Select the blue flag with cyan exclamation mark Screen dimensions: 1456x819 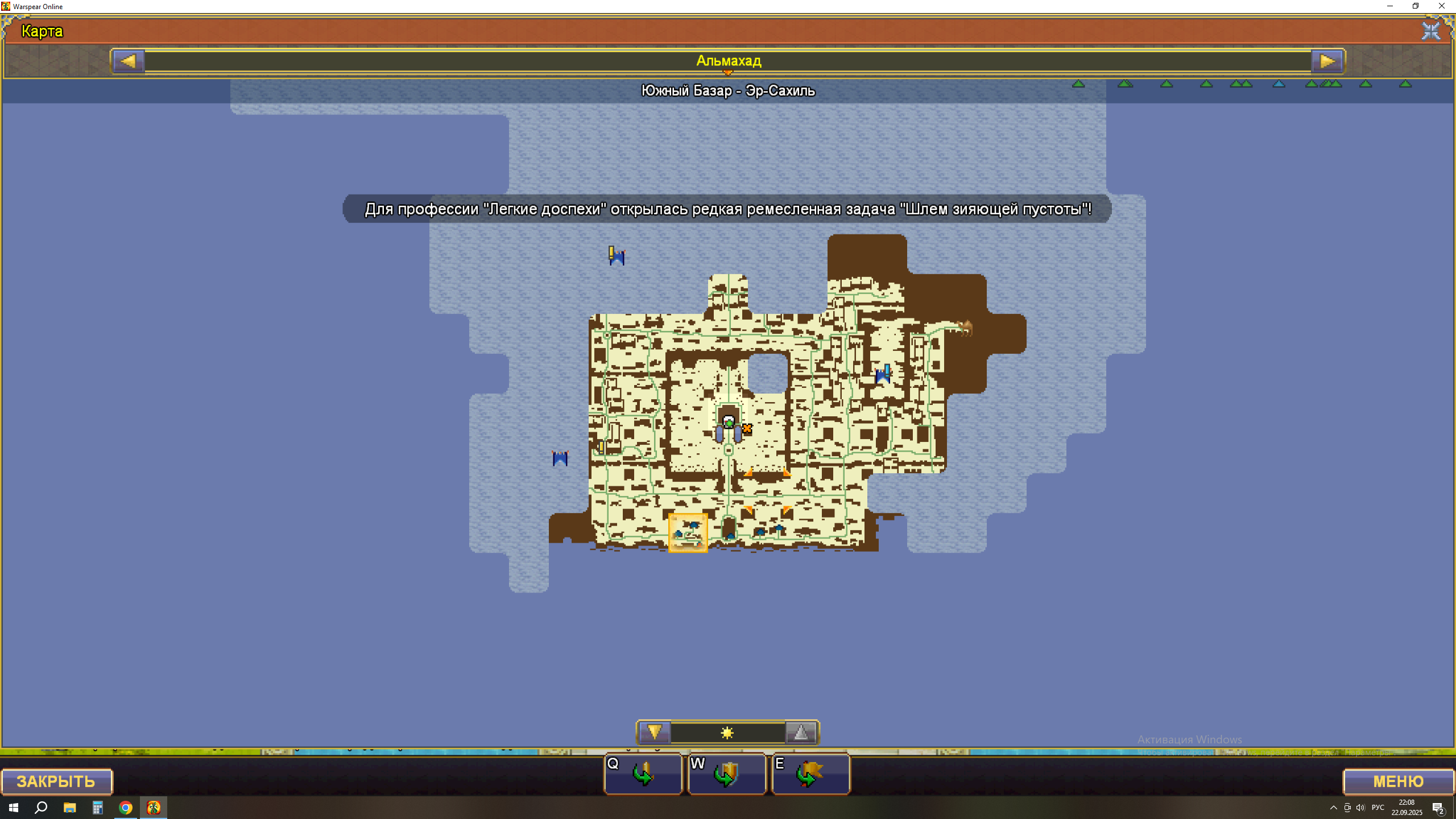pos(883,374)
